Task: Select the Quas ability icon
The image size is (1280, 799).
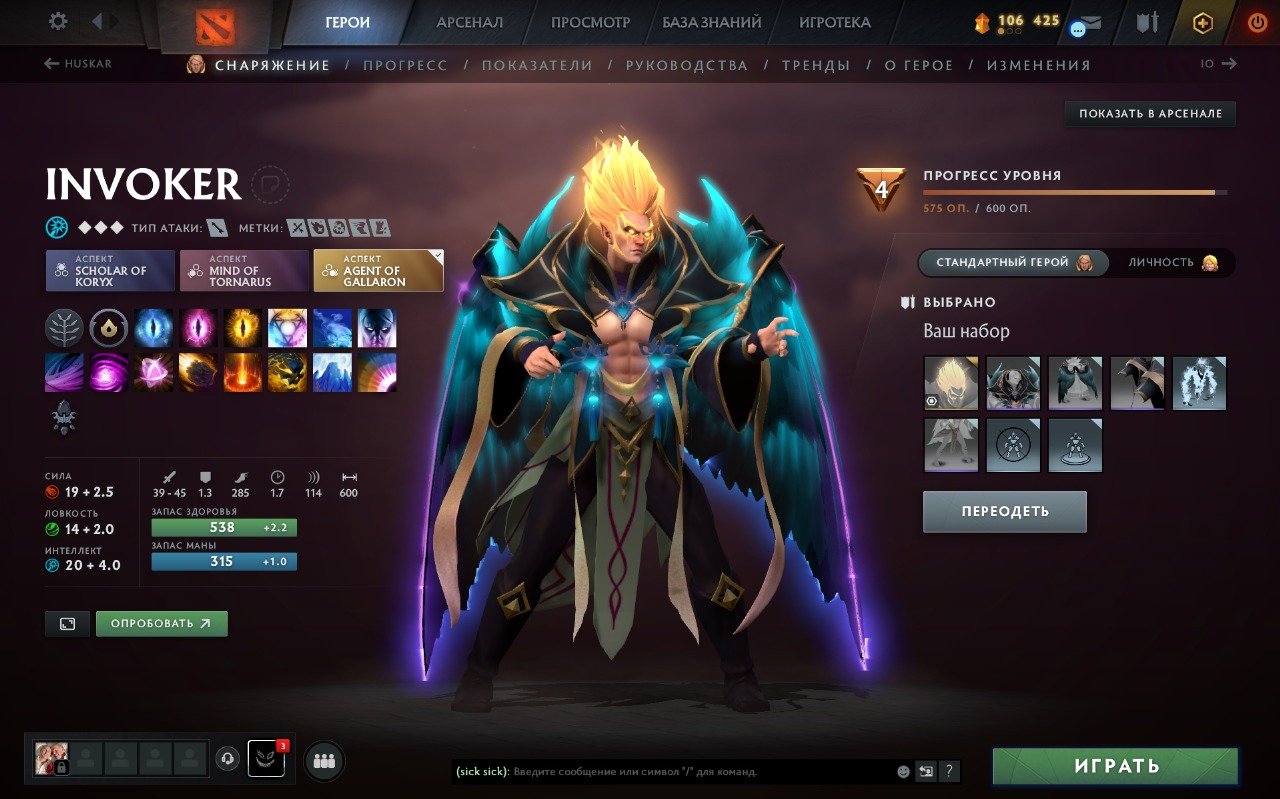Action: click(x=153, y=327)
